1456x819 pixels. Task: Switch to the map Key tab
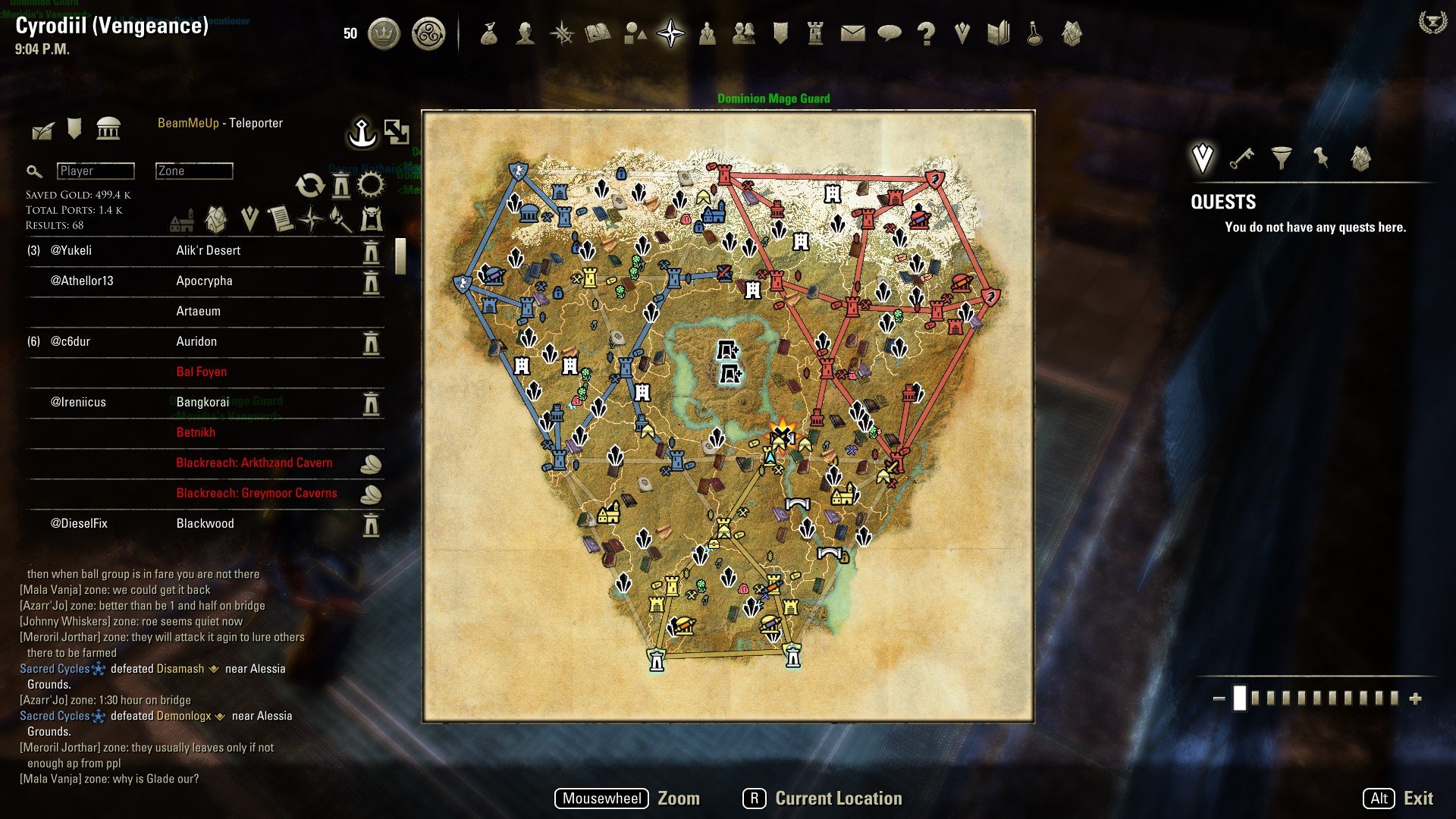point(1241,158)
